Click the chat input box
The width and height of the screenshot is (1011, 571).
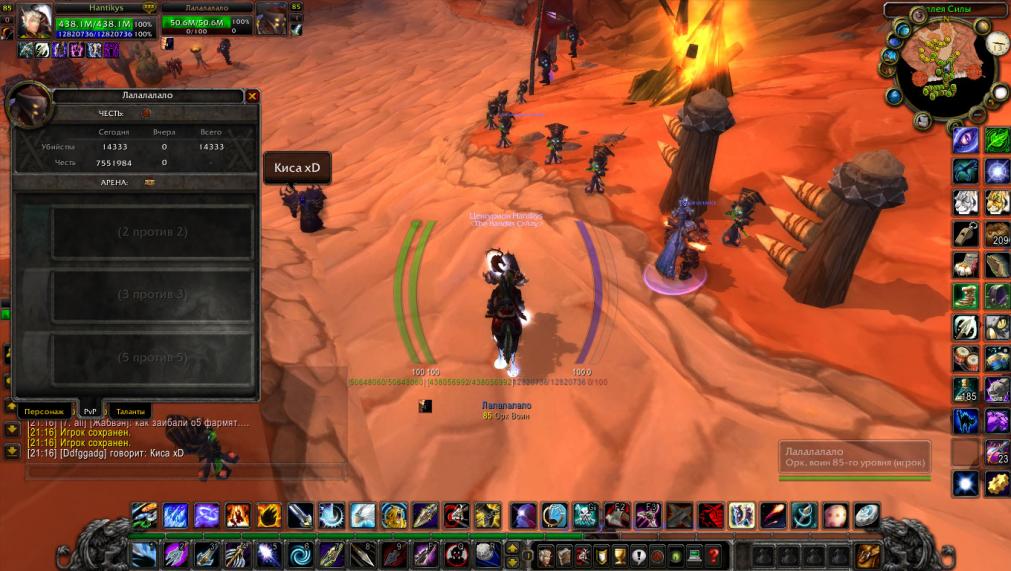(x=180, y=470)
